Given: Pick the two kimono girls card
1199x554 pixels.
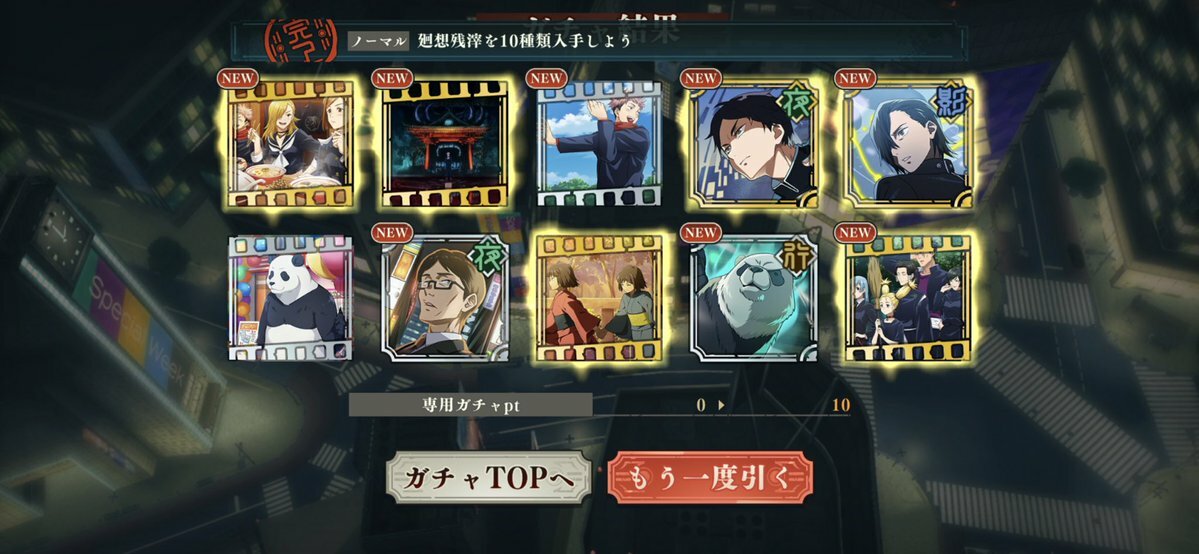Looking at the screenshot, I should click(599, 298).
